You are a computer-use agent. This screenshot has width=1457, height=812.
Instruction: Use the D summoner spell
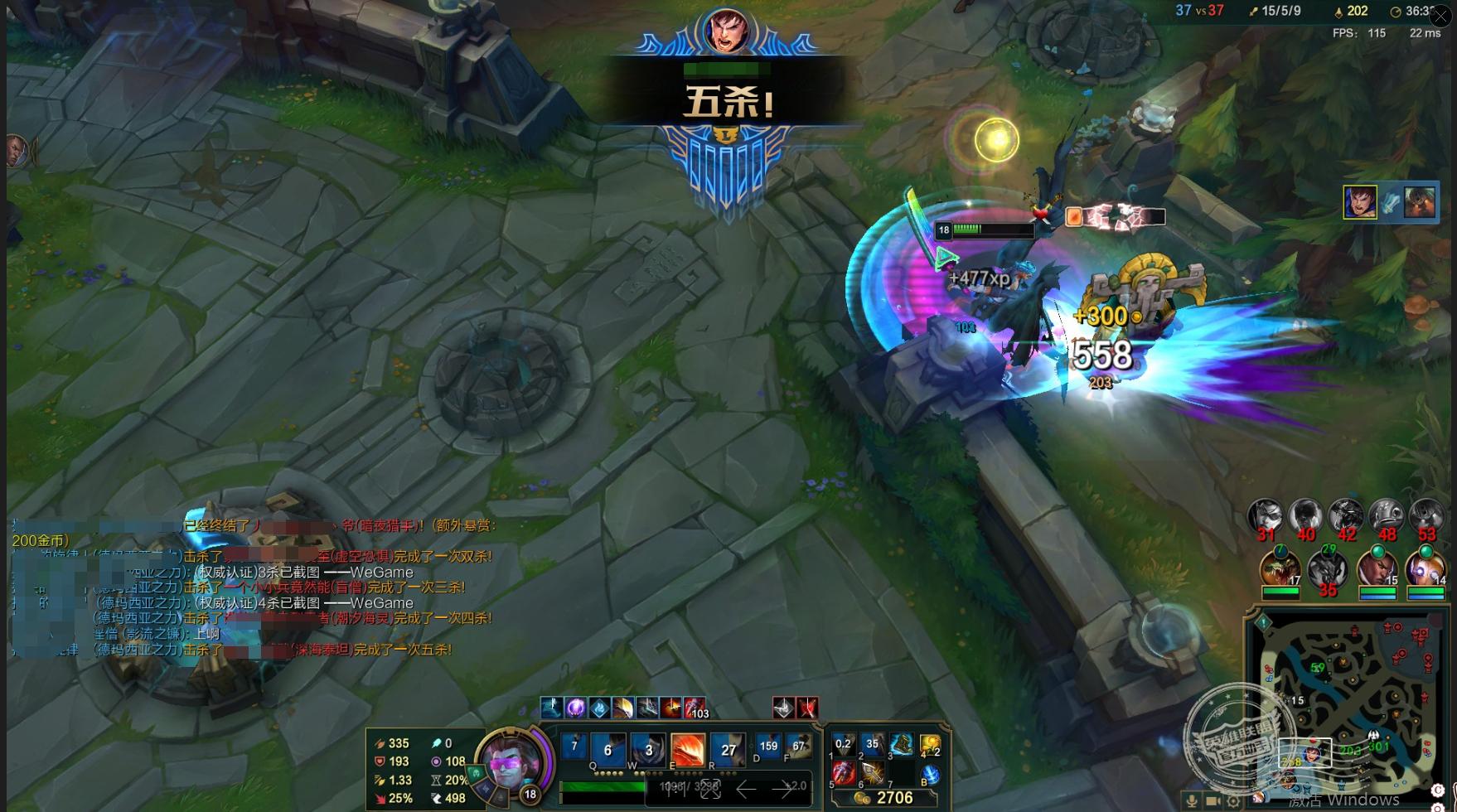768,747
